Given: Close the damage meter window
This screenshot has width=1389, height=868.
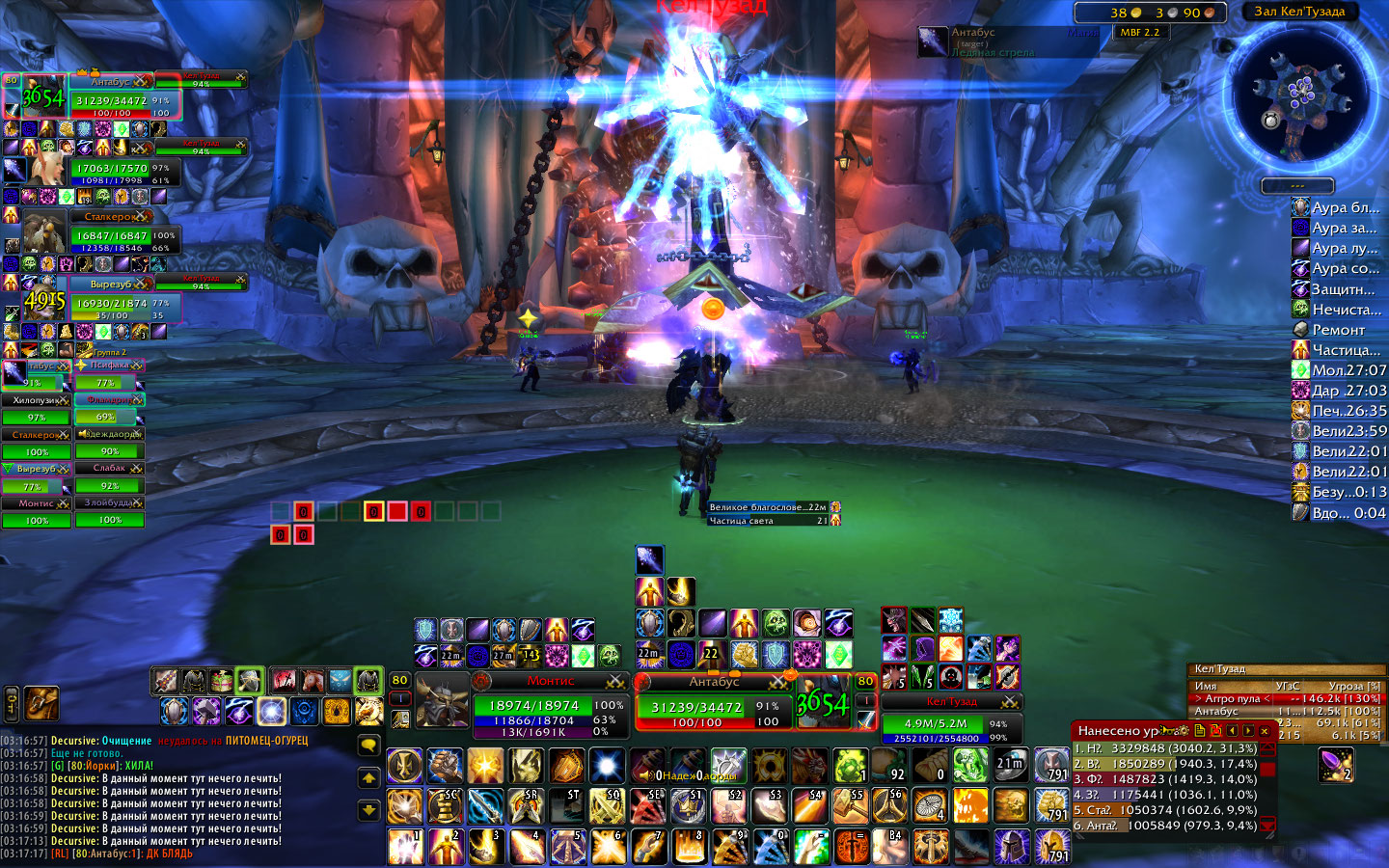Looking at the screenshot, I should pos(1265,731).
